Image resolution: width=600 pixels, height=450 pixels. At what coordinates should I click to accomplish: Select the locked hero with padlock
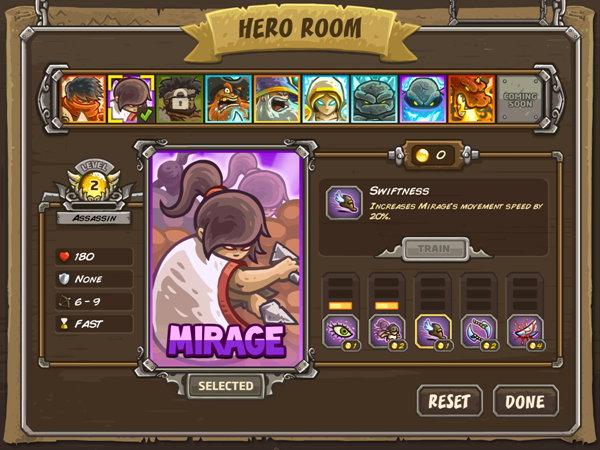pyautogui.click(x=179, y=99)
